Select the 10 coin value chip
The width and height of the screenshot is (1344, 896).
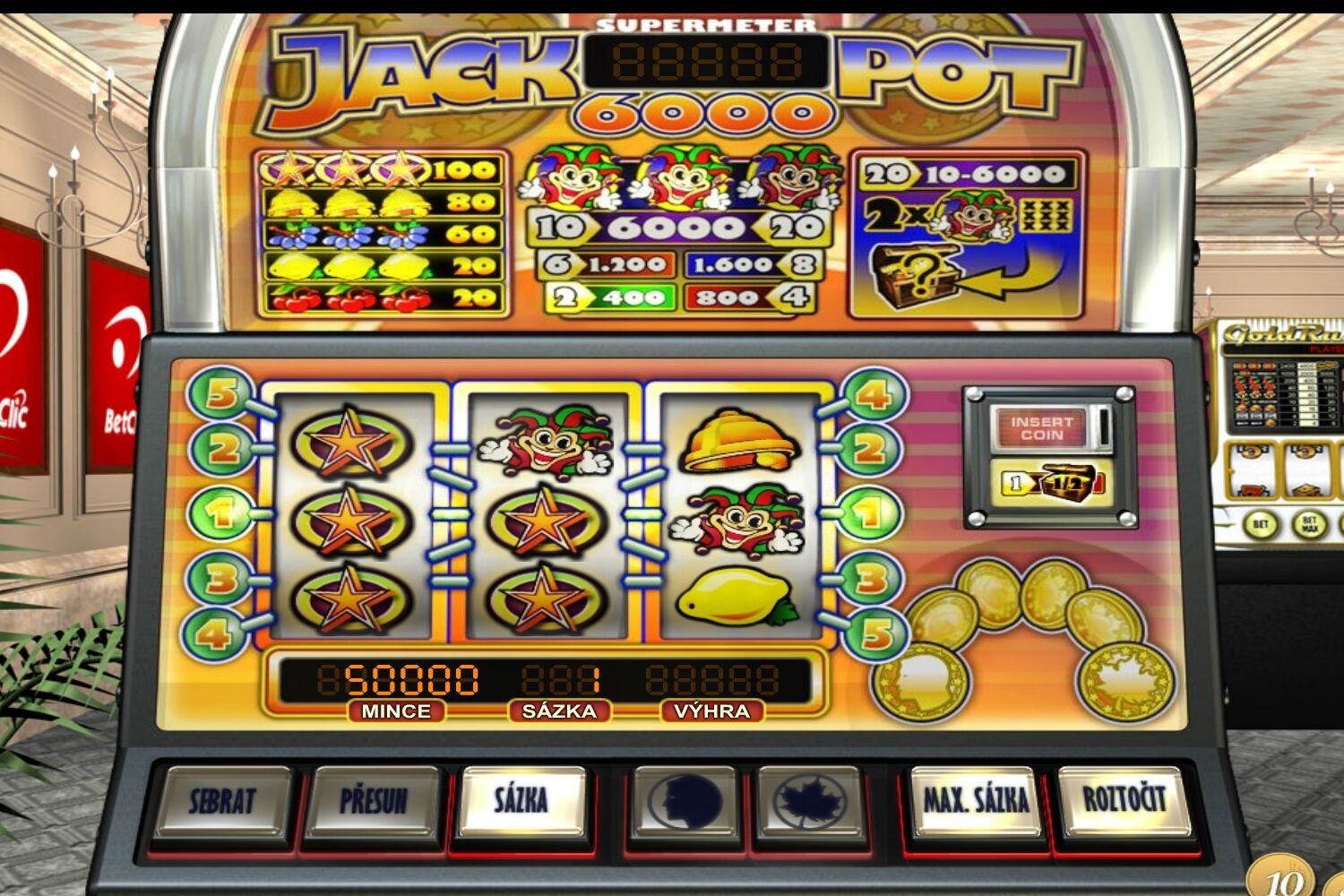(1282, 880)
